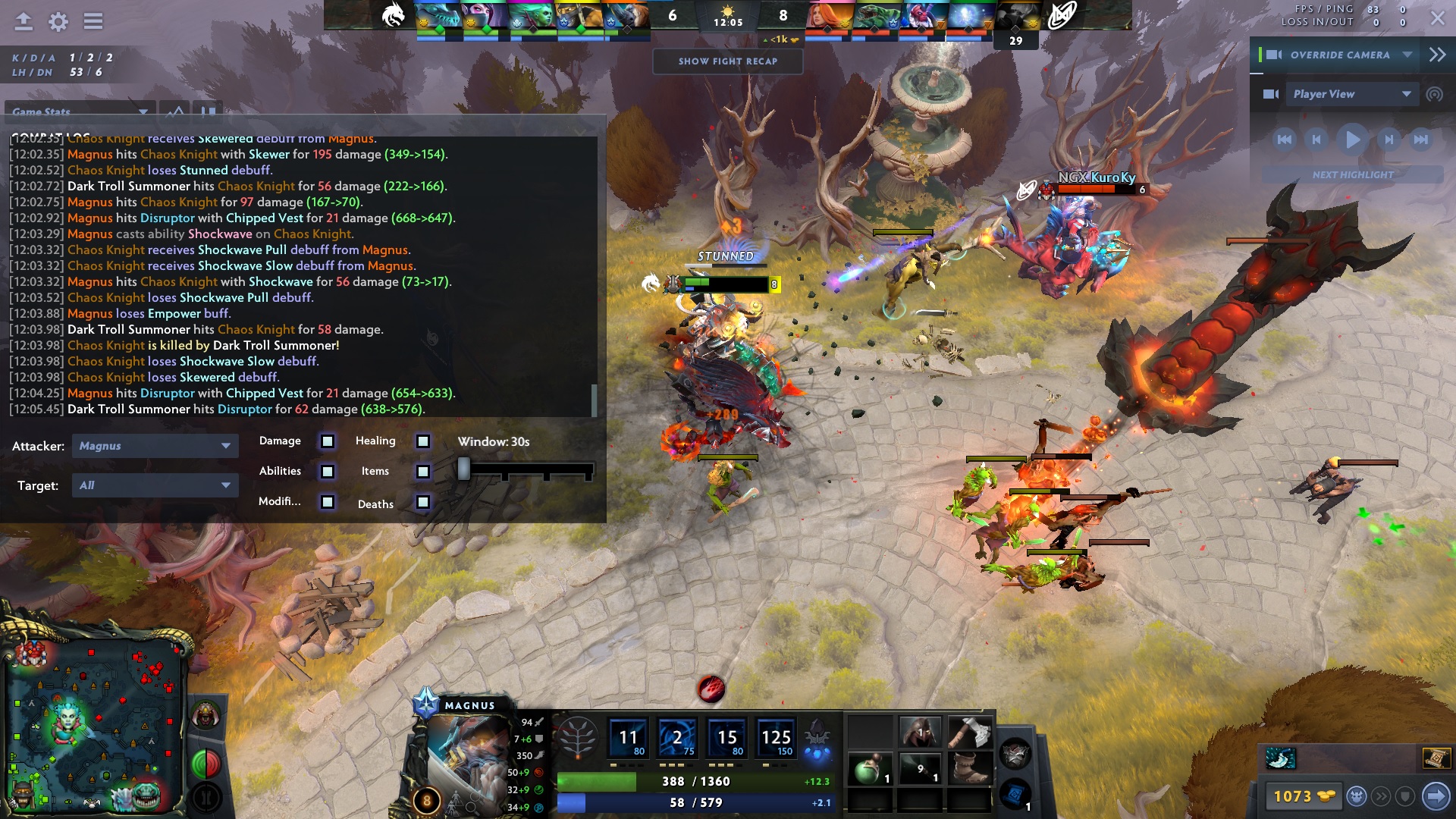
Task: Click the column chart icon right of the graph icon
Action: pyautogui.click(x=207, y=111)
